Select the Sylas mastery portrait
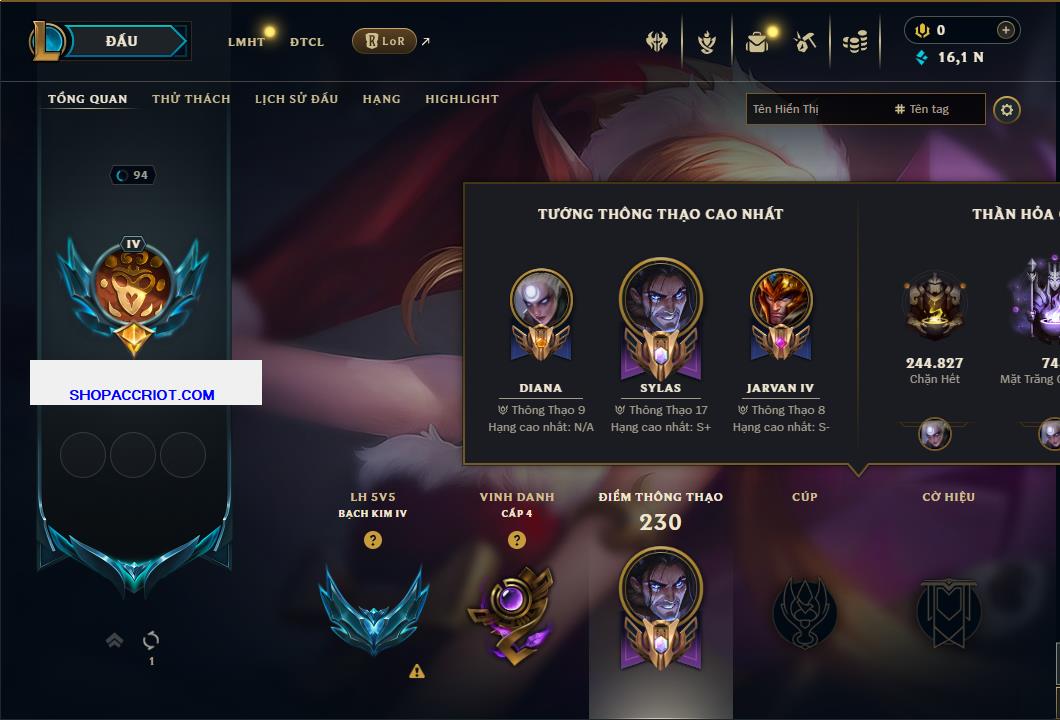The width and height of the screenshot is (1060, 720). (660, 300)
